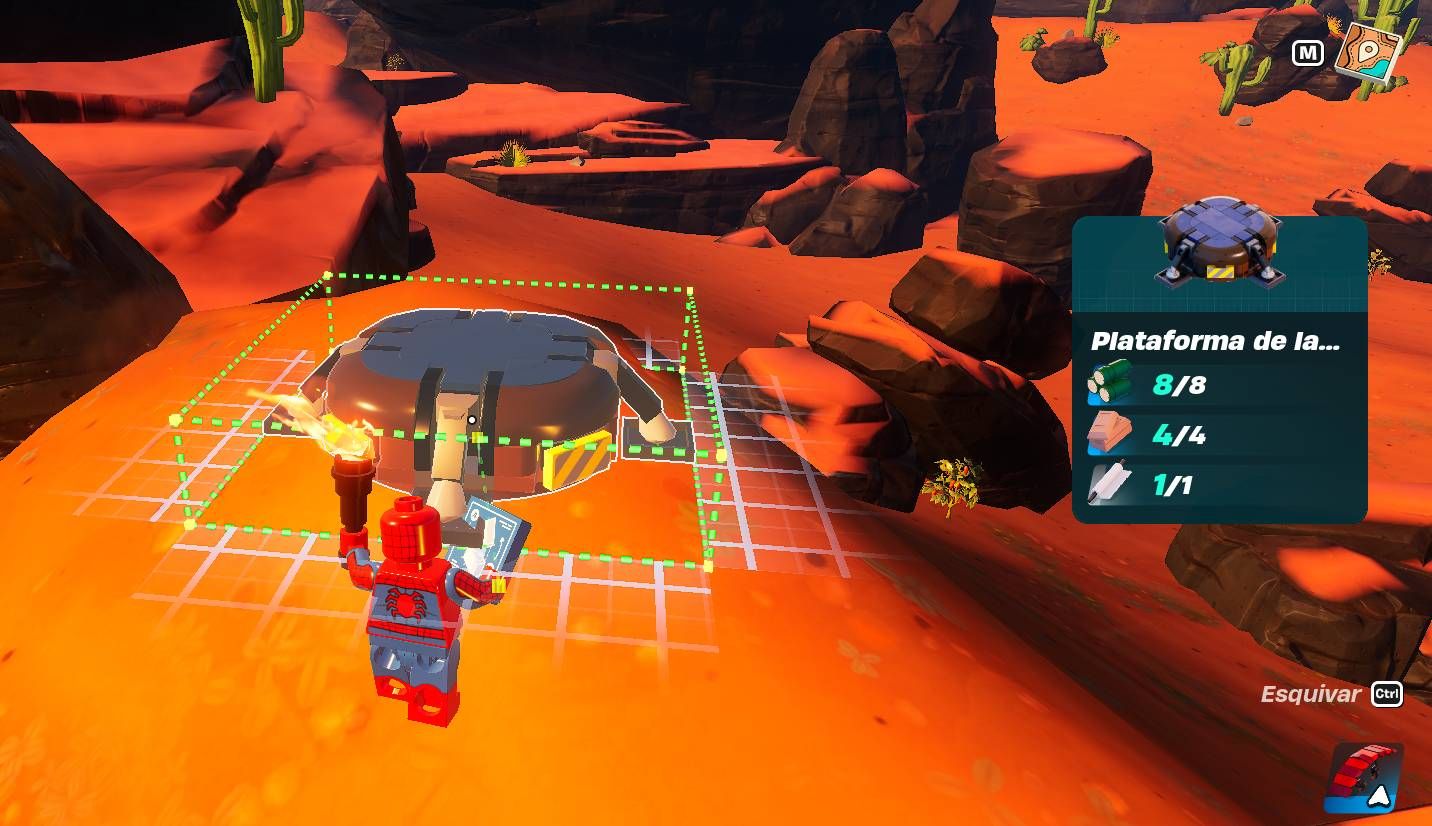Click the Esquivar action label
The width and height of the screenshot is (1432, 826).
pos(1310,694)
